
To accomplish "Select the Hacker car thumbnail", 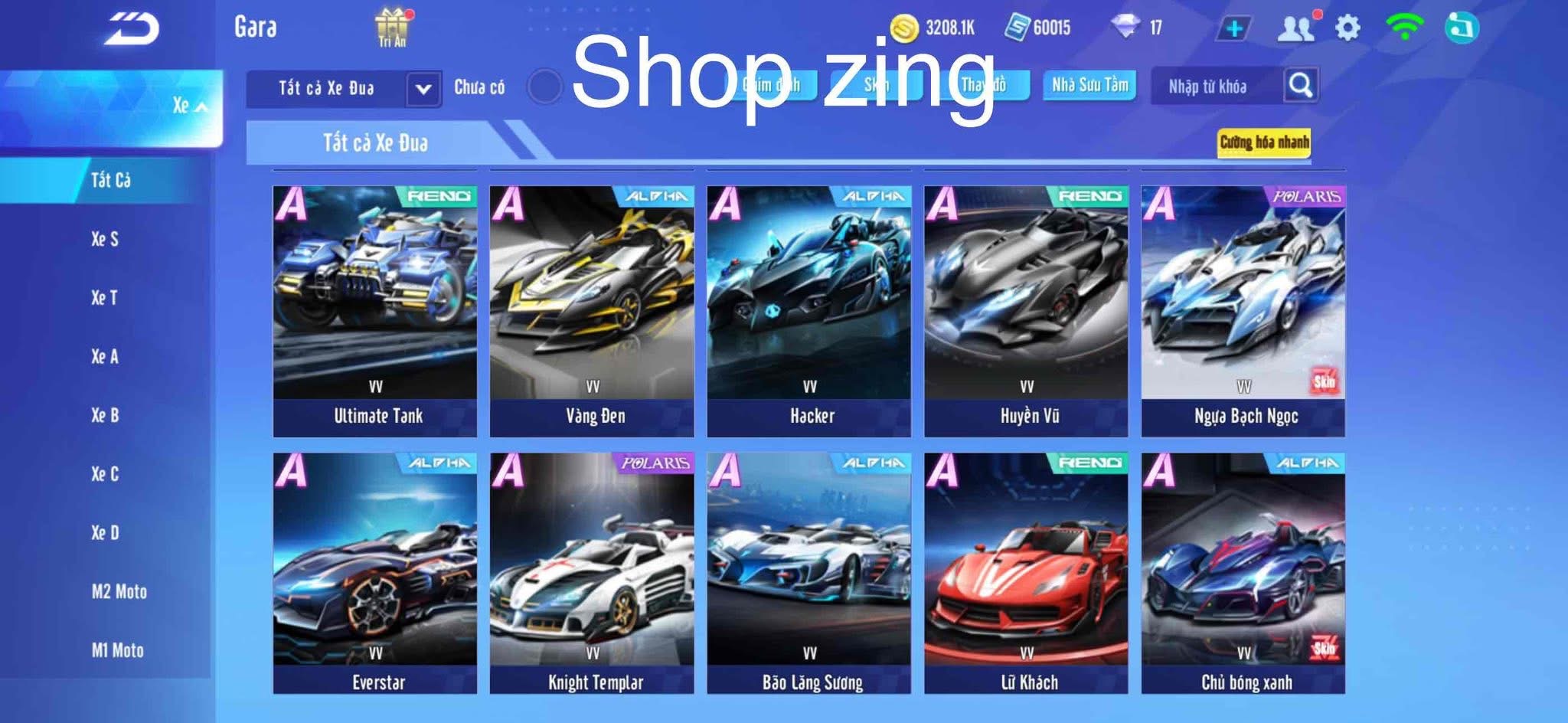I will click(809, 299).
